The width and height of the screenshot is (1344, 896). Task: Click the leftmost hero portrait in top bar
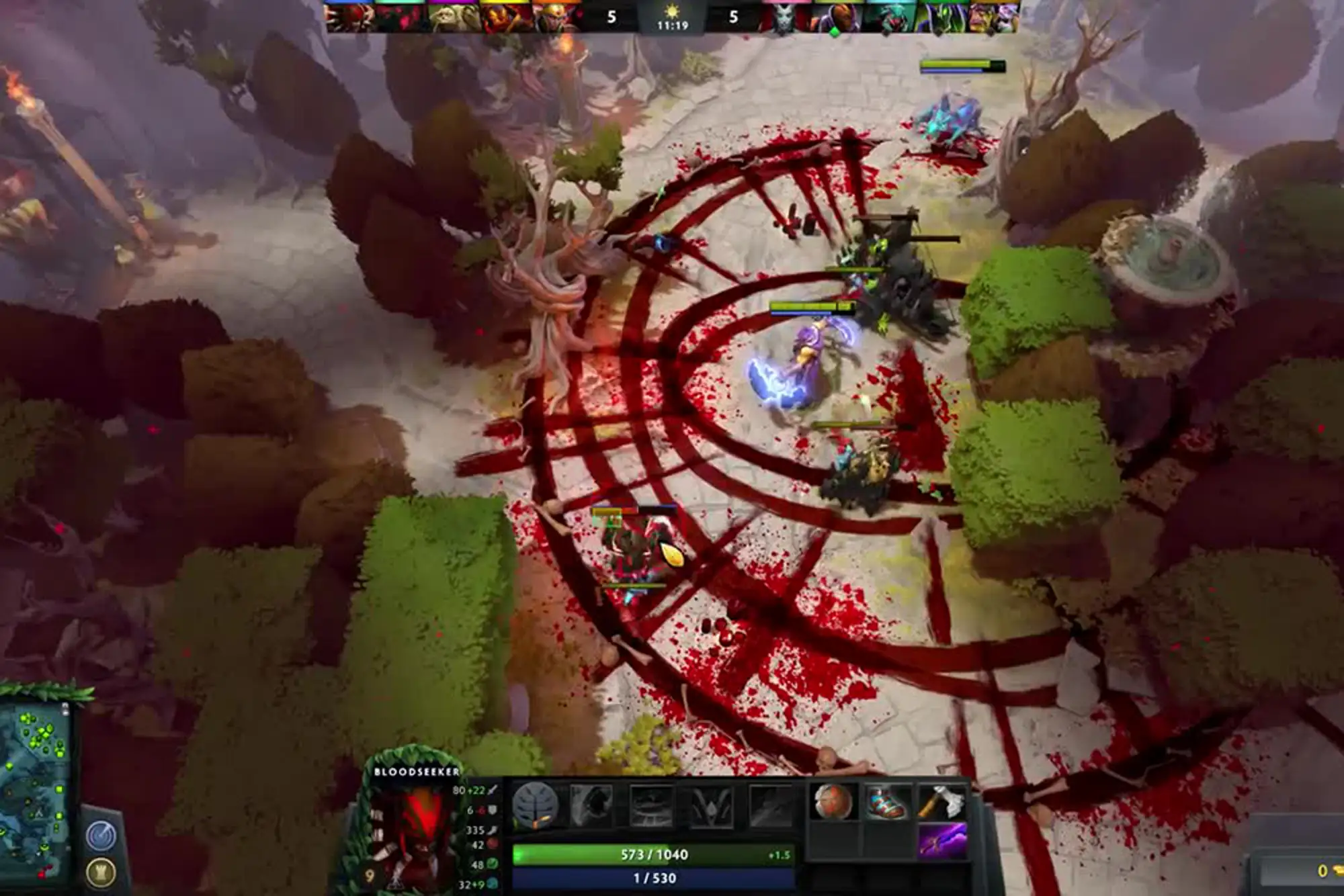point(349,17)
